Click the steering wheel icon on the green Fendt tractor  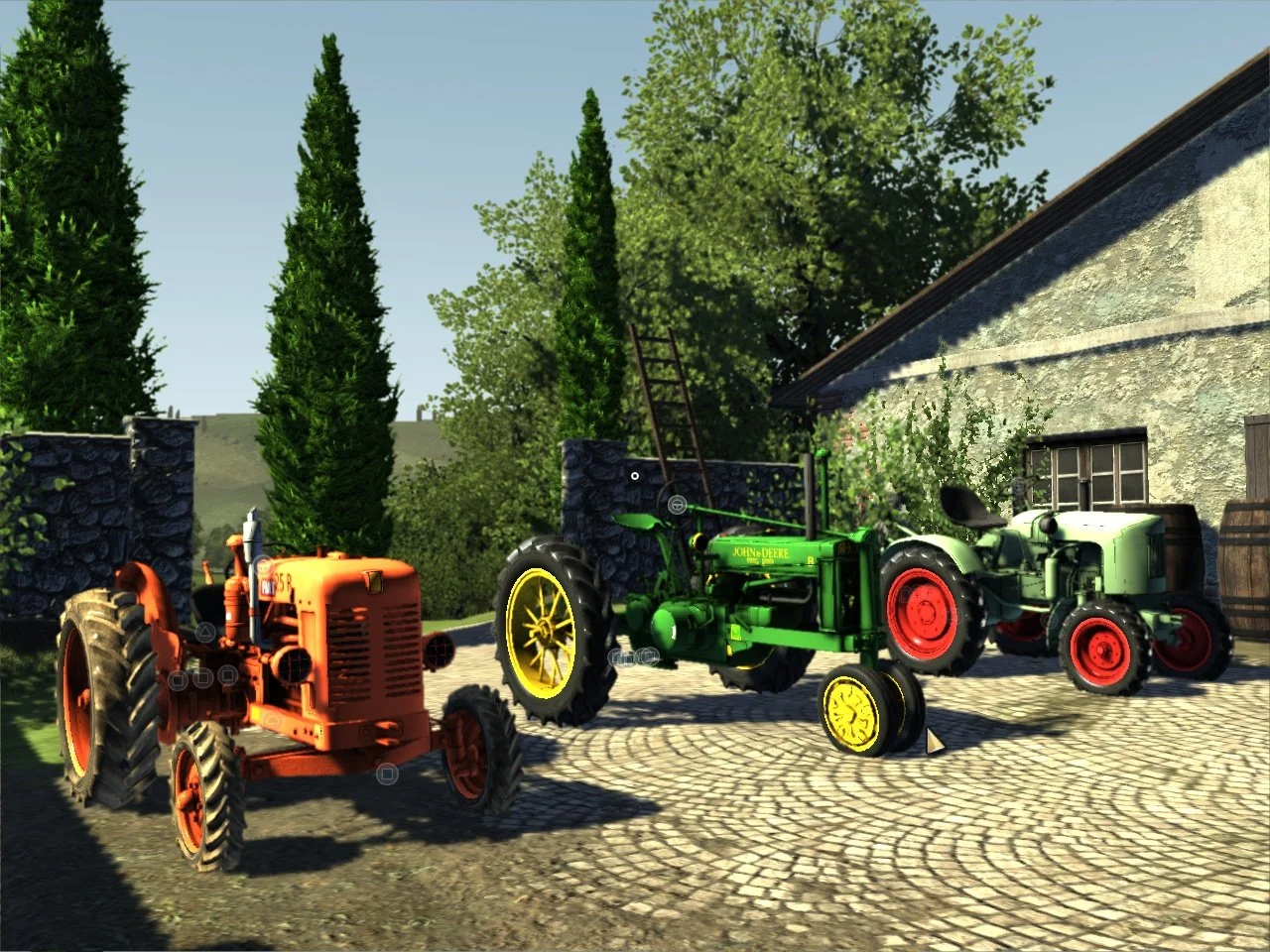(1019, 487)
